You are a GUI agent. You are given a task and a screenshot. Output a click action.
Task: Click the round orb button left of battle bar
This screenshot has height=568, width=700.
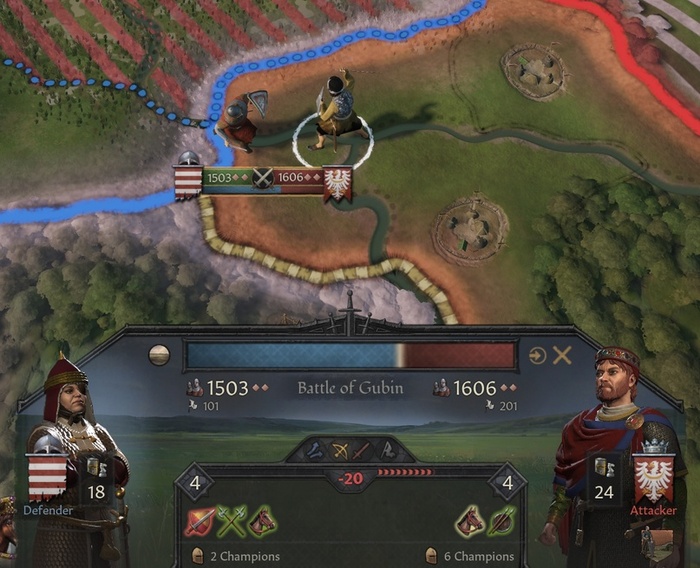[158, 355]
